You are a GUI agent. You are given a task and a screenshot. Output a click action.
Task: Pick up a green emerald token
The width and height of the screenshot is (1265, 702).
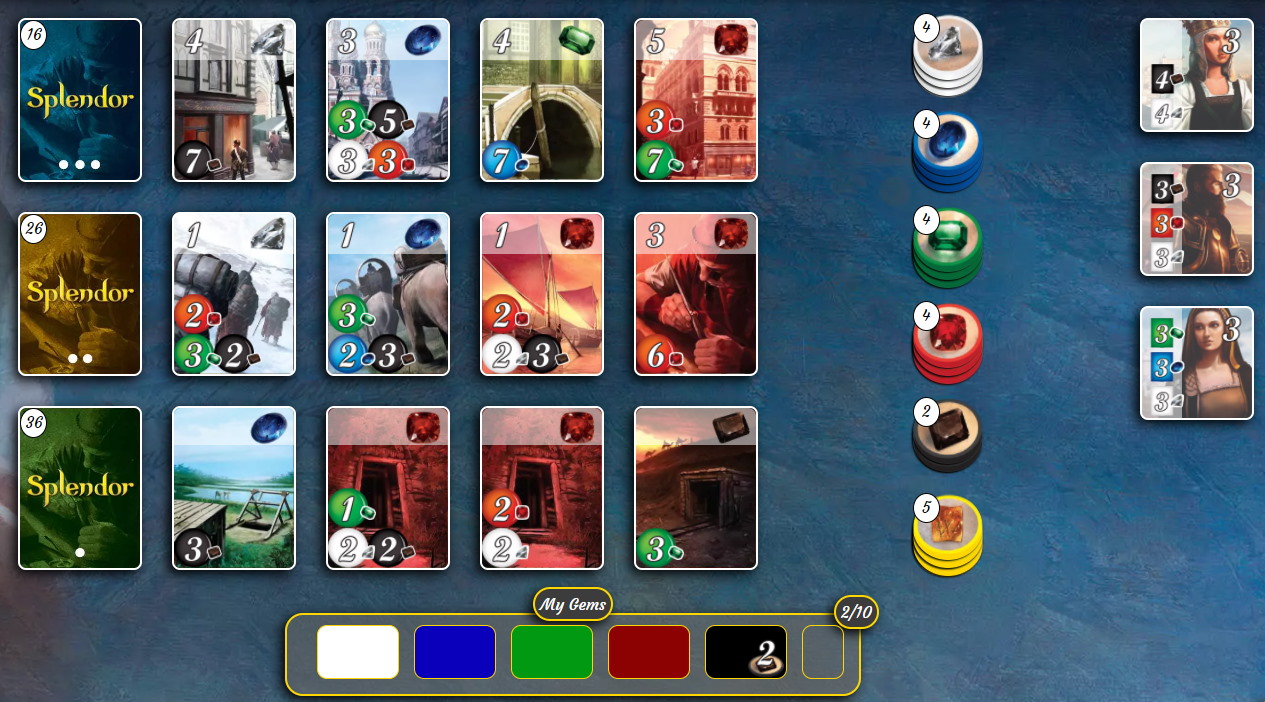click(948, 246)
